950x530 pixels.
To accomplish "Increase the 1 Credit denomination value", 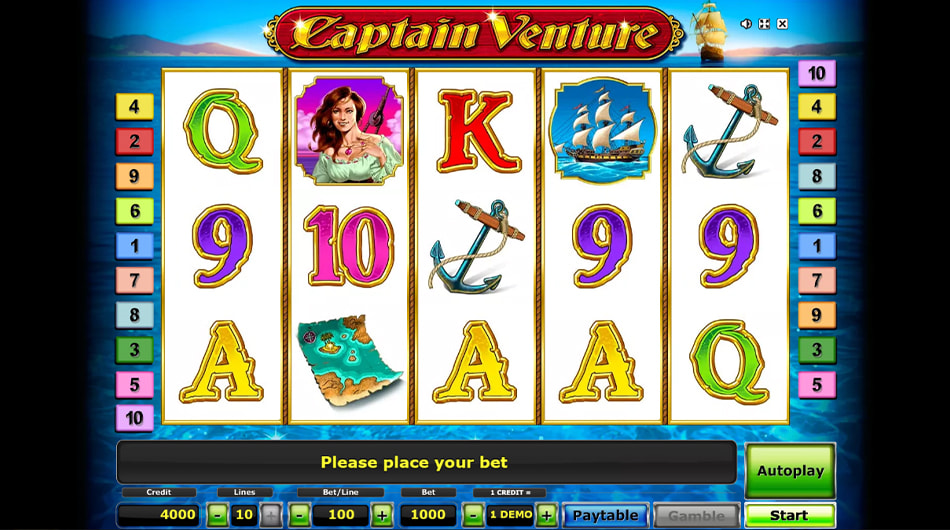I will tap(546, 515).
